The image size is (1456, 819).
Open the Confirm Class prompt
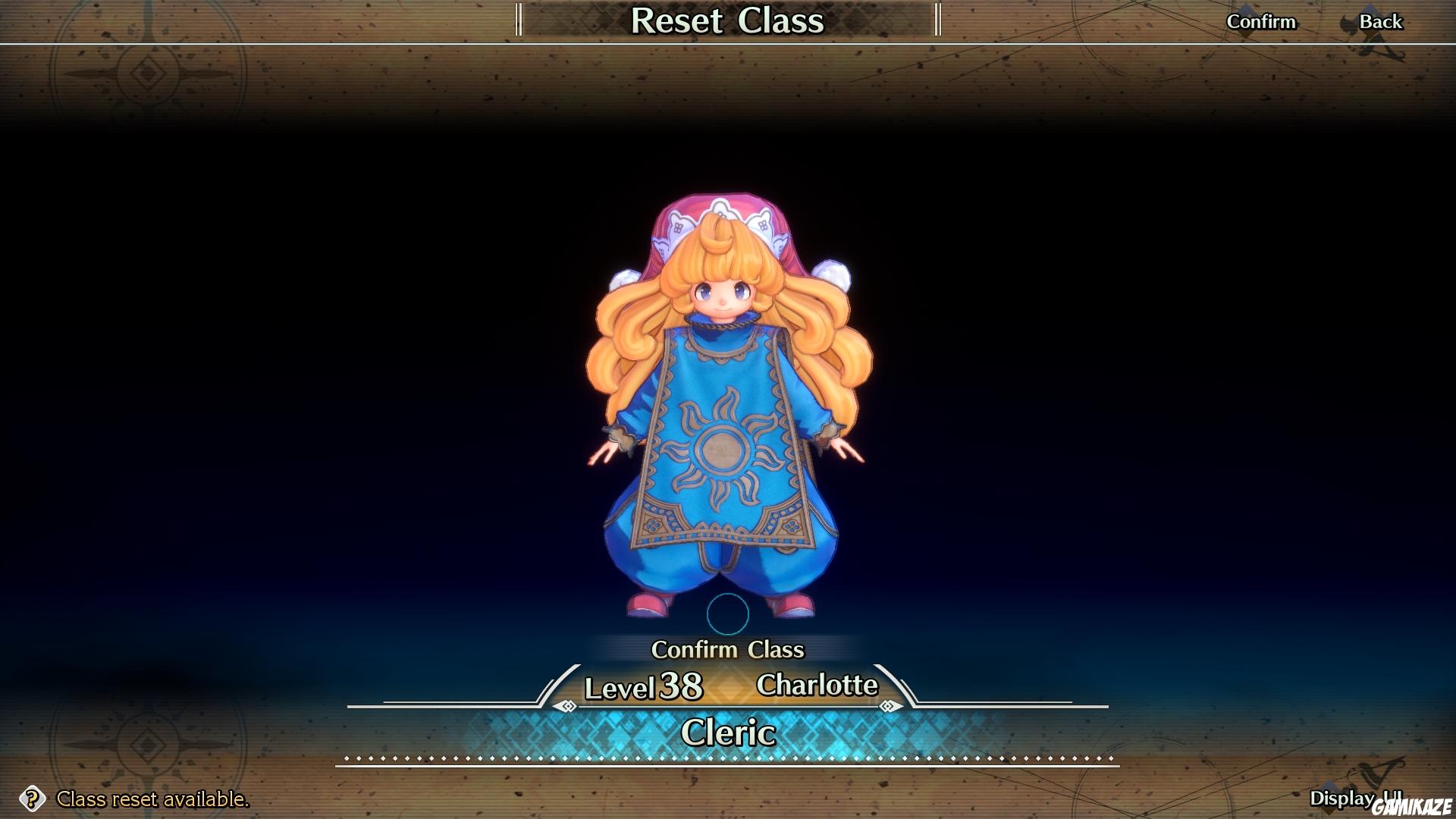(x=728, y=650)
